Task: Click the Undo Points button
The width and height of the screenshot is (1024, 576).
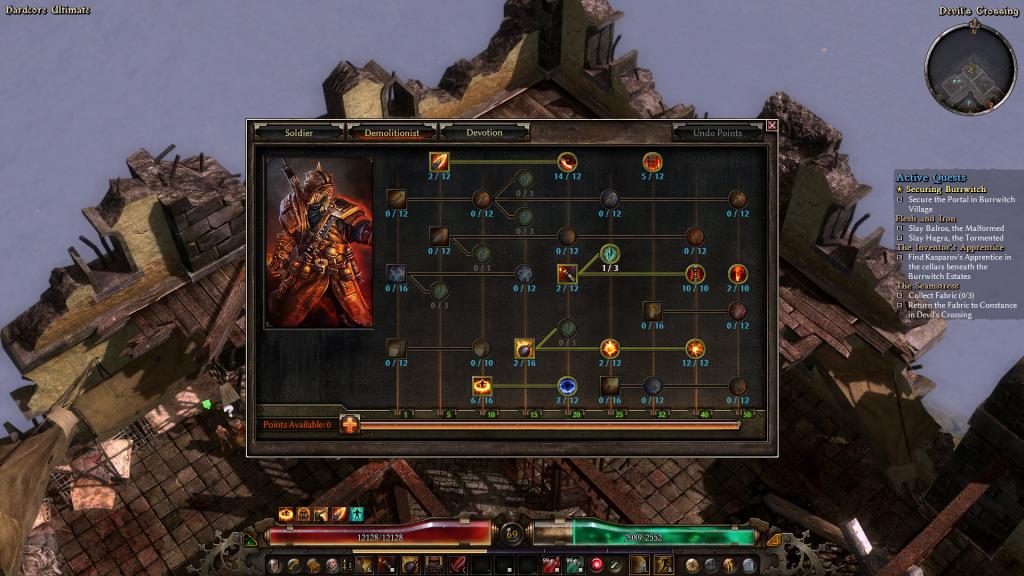Action: 717,132
